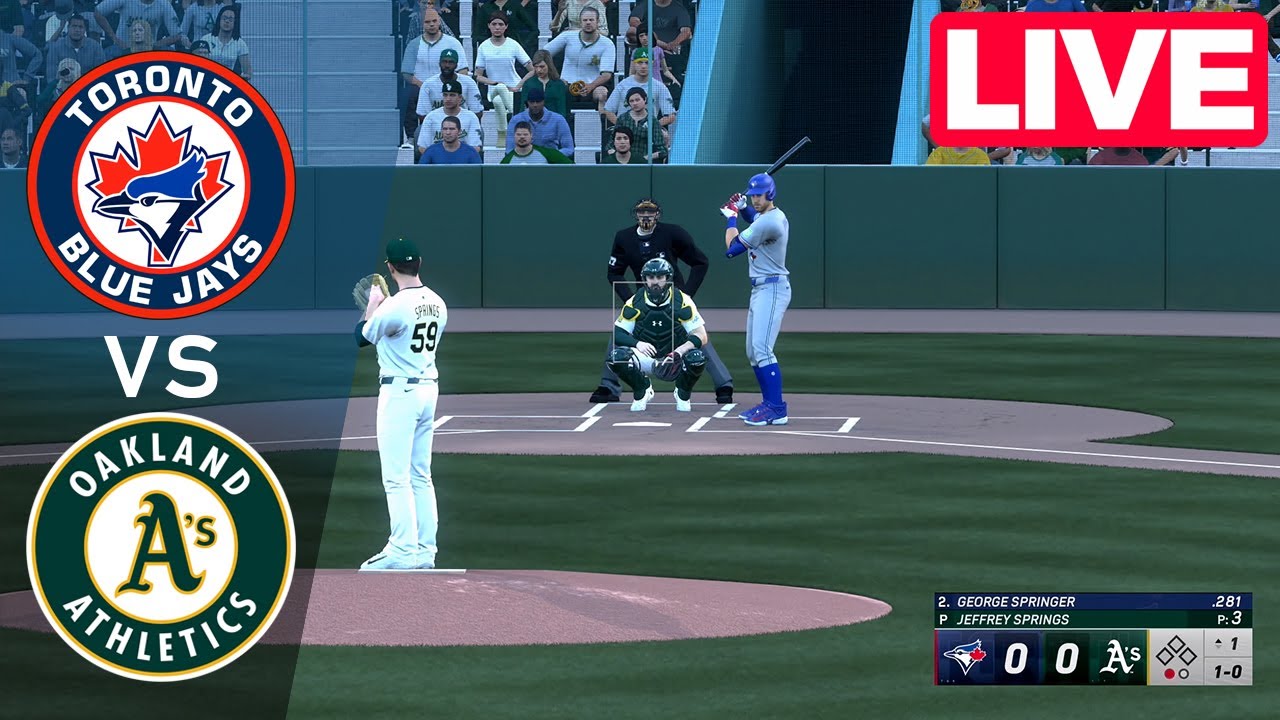Click the white strike count dot
Viewport: 1280px width, 720px height.
point(1184,673)
